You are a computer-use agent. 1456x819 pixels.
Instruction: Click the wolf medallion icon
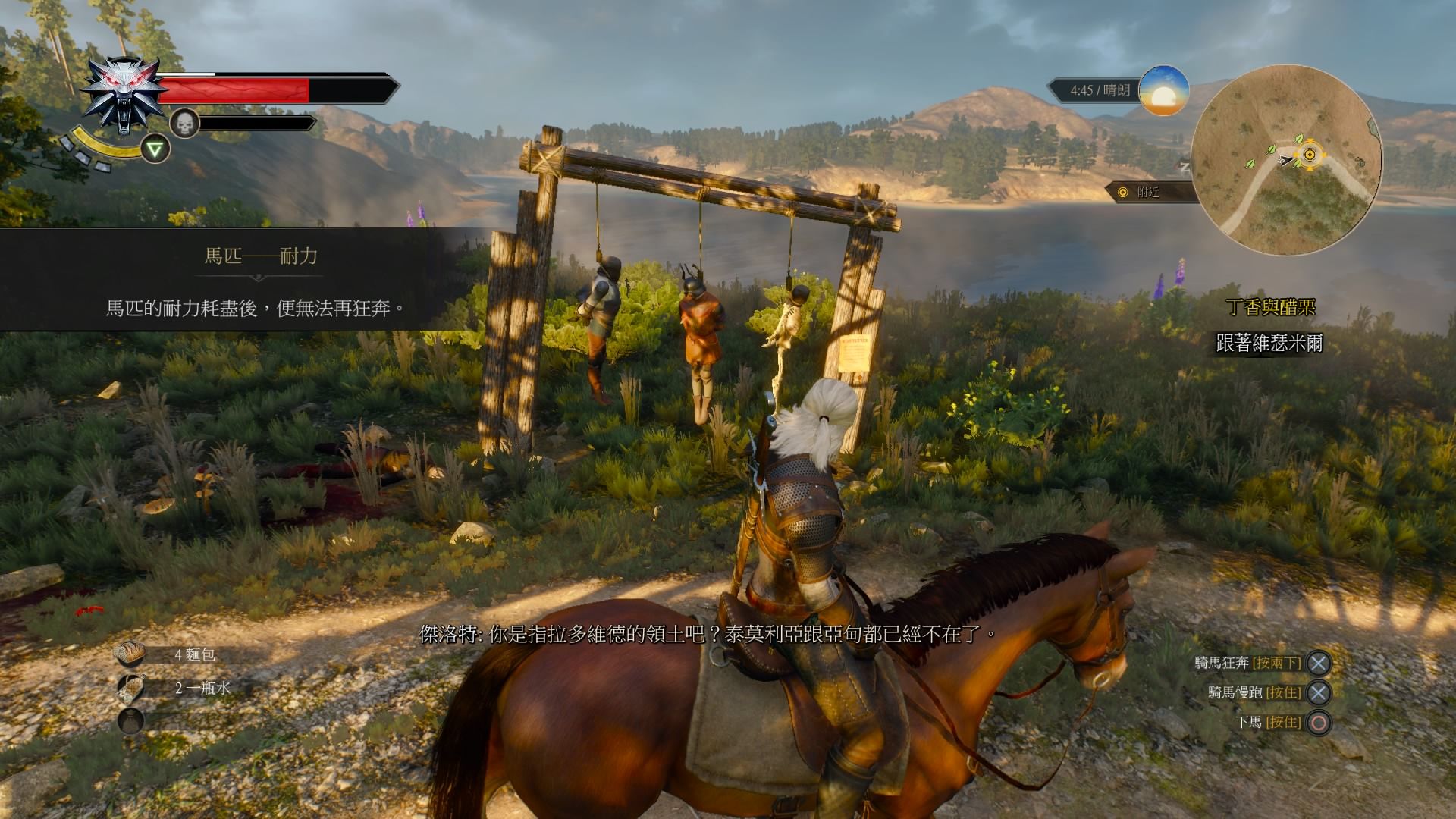tap(124, 95)
